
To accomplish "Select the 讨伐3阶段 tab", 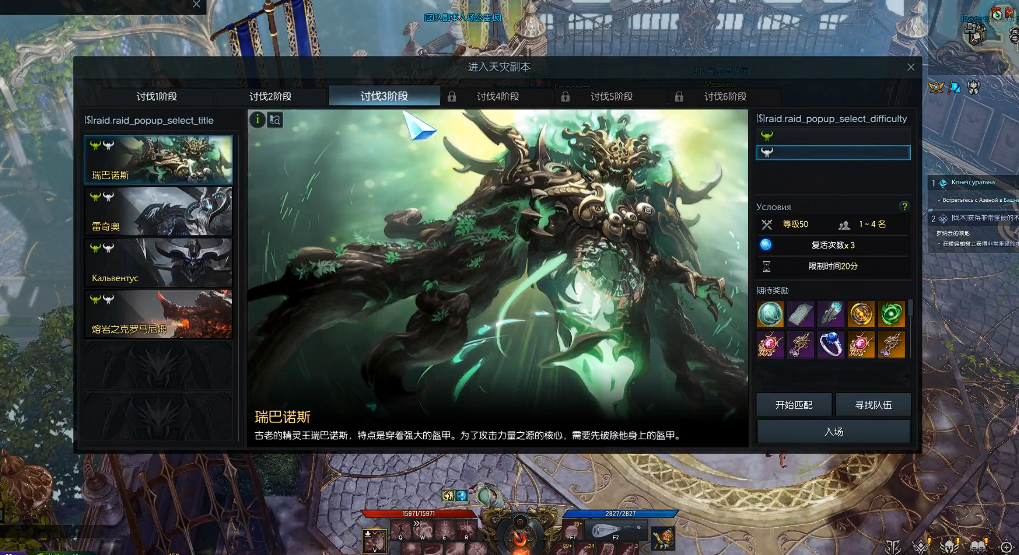I will pos(384,97).
